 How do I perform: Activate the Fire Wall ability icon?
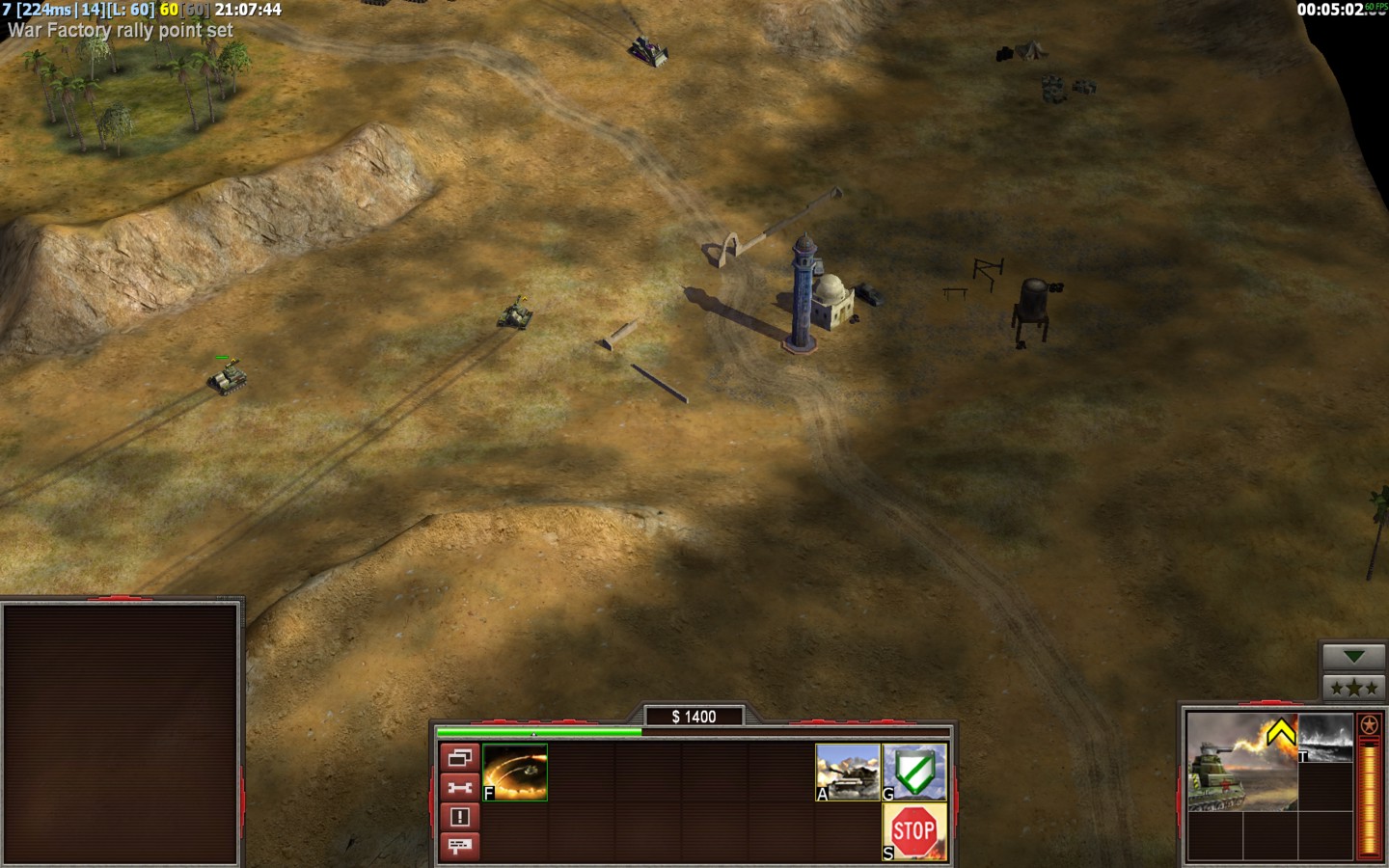(x=515, y=773)
